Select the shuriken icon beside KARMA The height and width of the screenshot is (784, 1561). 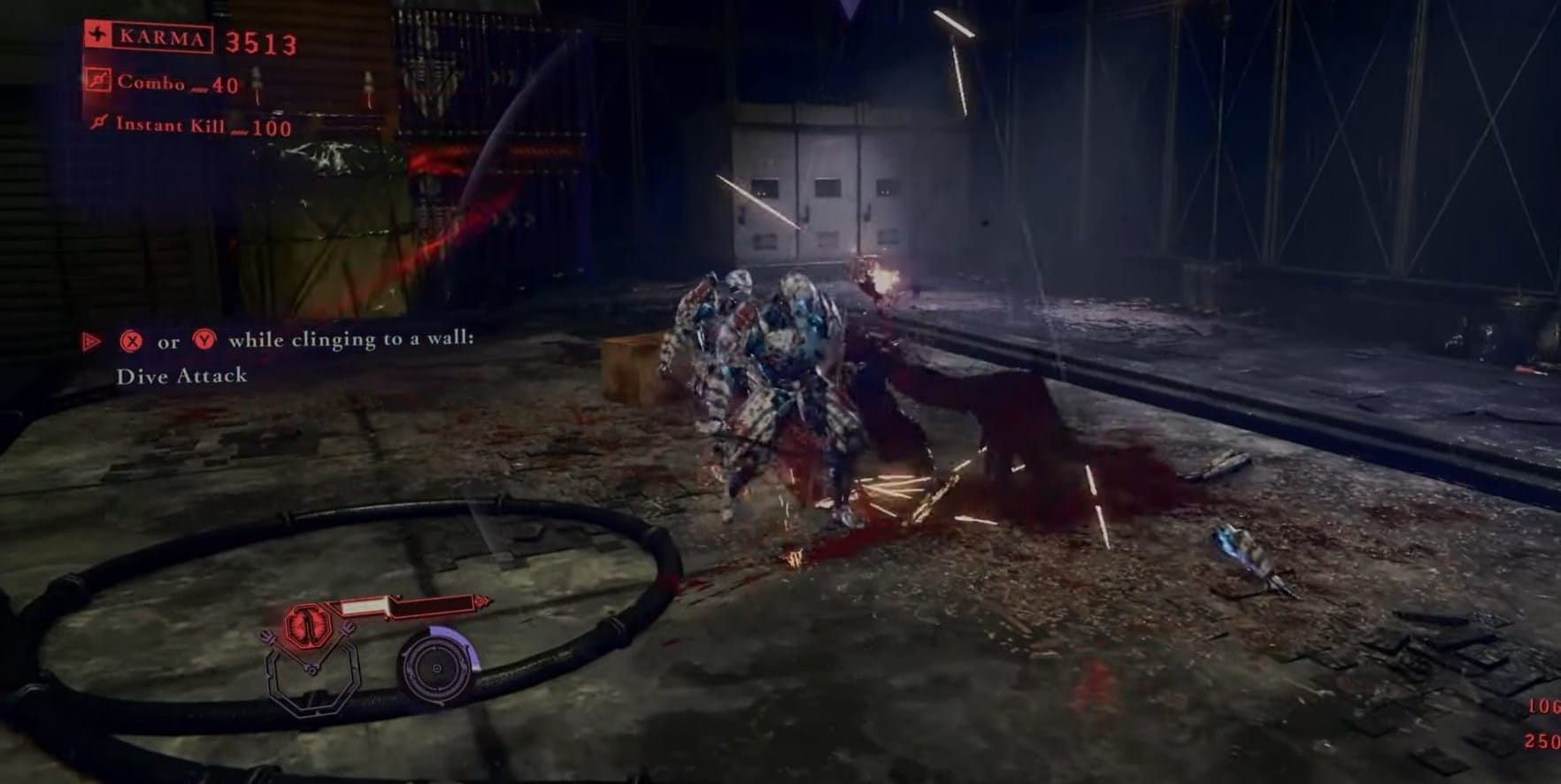96,35
